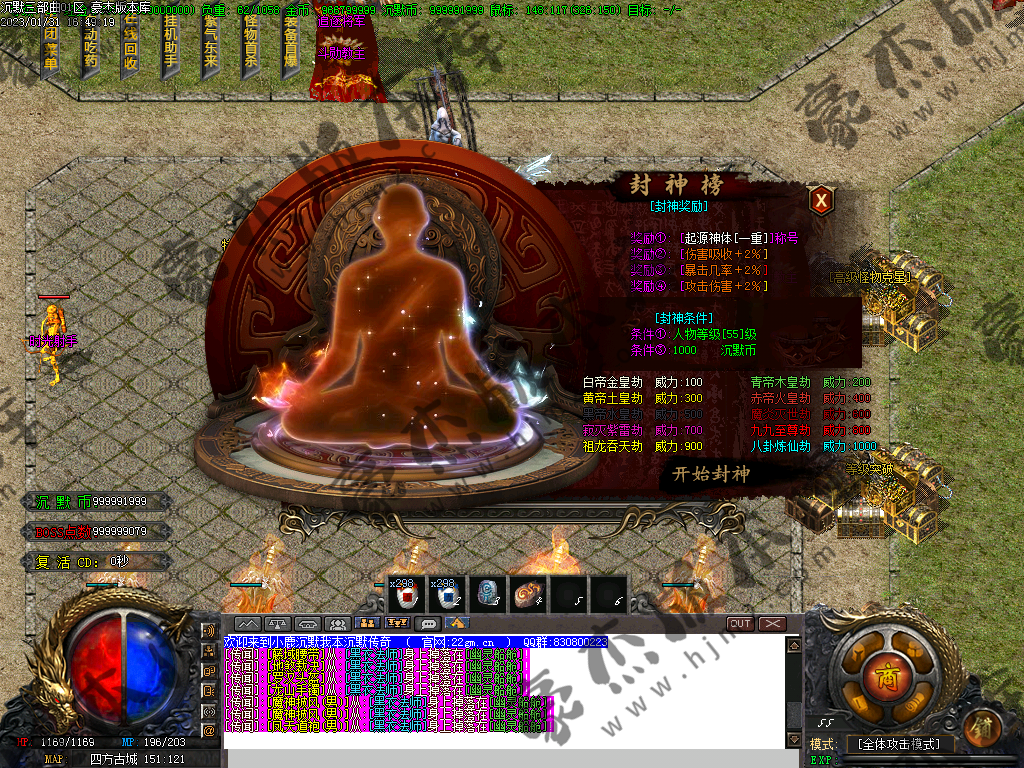Use the blue potion in hotbar slot 2

(447, 595)
